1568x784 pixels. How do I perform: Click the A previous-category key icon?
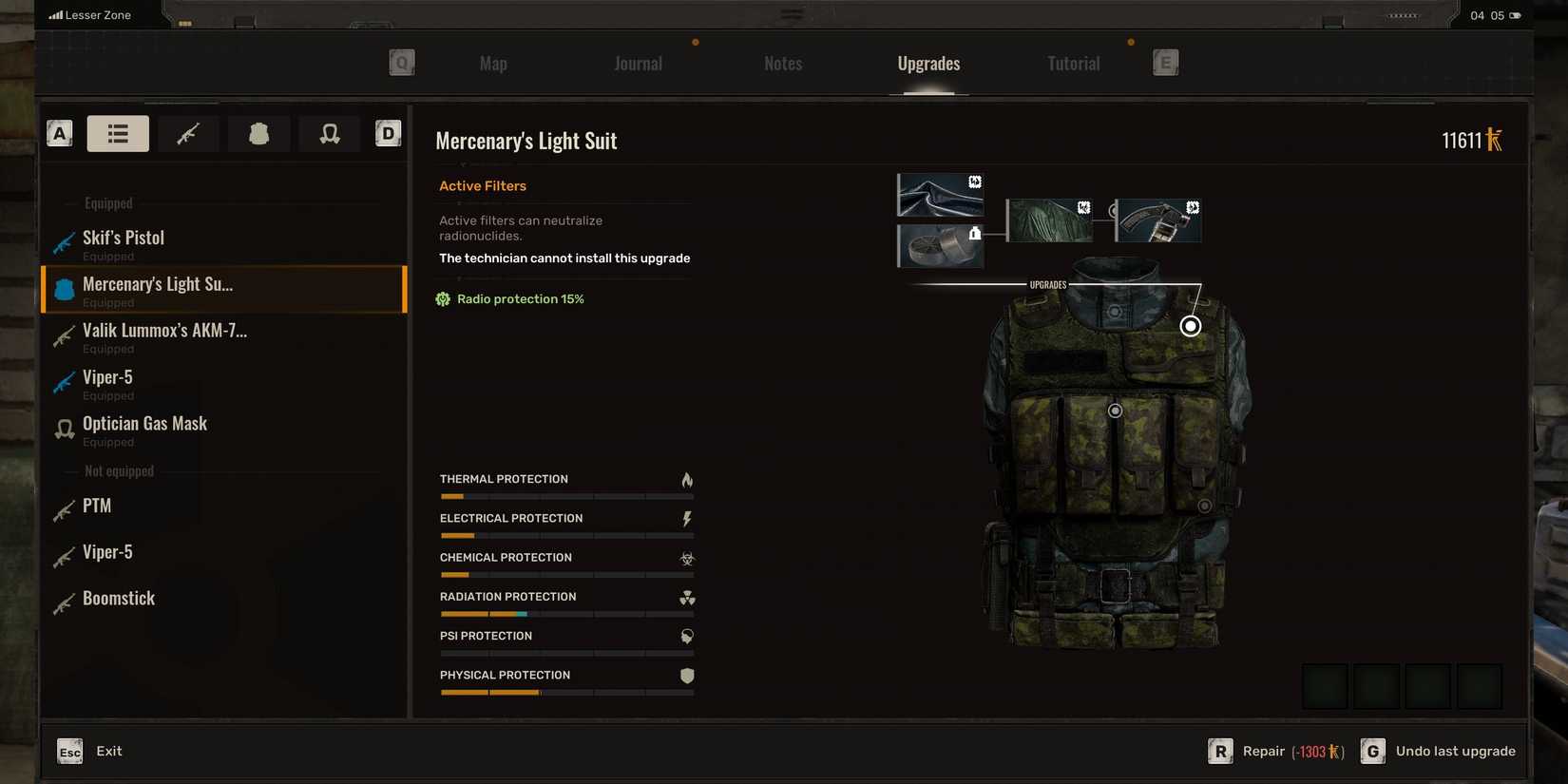click(x=59, y=133)
